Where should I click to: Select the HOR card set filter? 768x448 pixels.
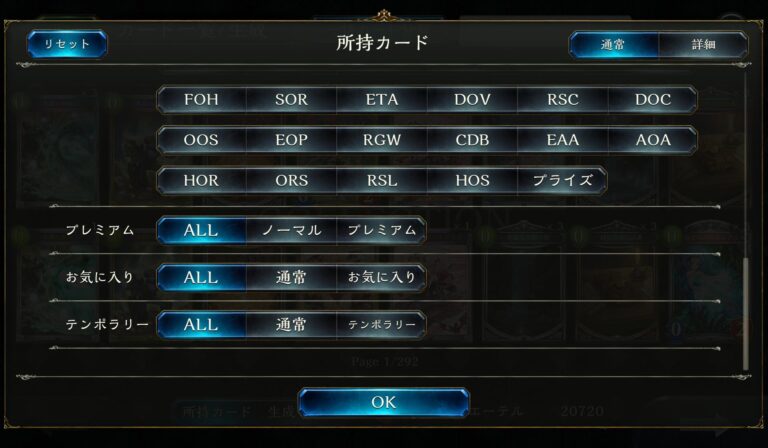pos(201,181)
